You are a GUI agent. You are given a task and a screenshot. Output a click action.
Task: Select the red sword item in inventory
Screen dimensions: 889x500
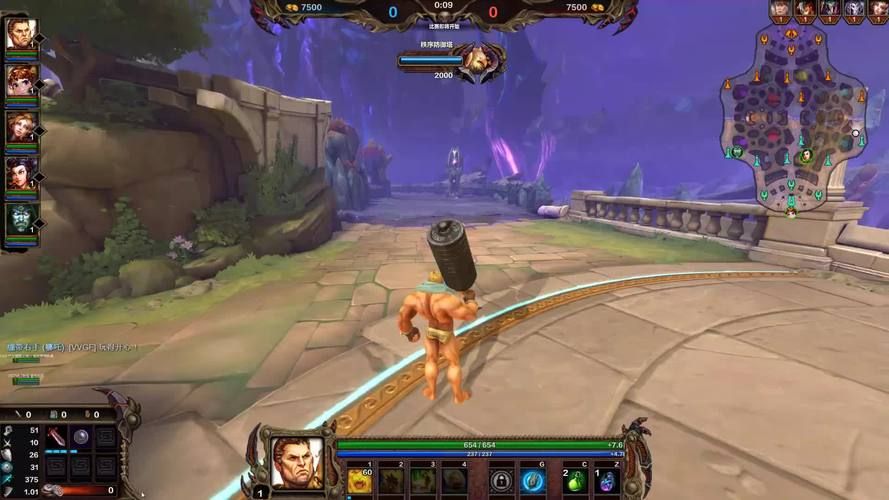tap(57, 438)
